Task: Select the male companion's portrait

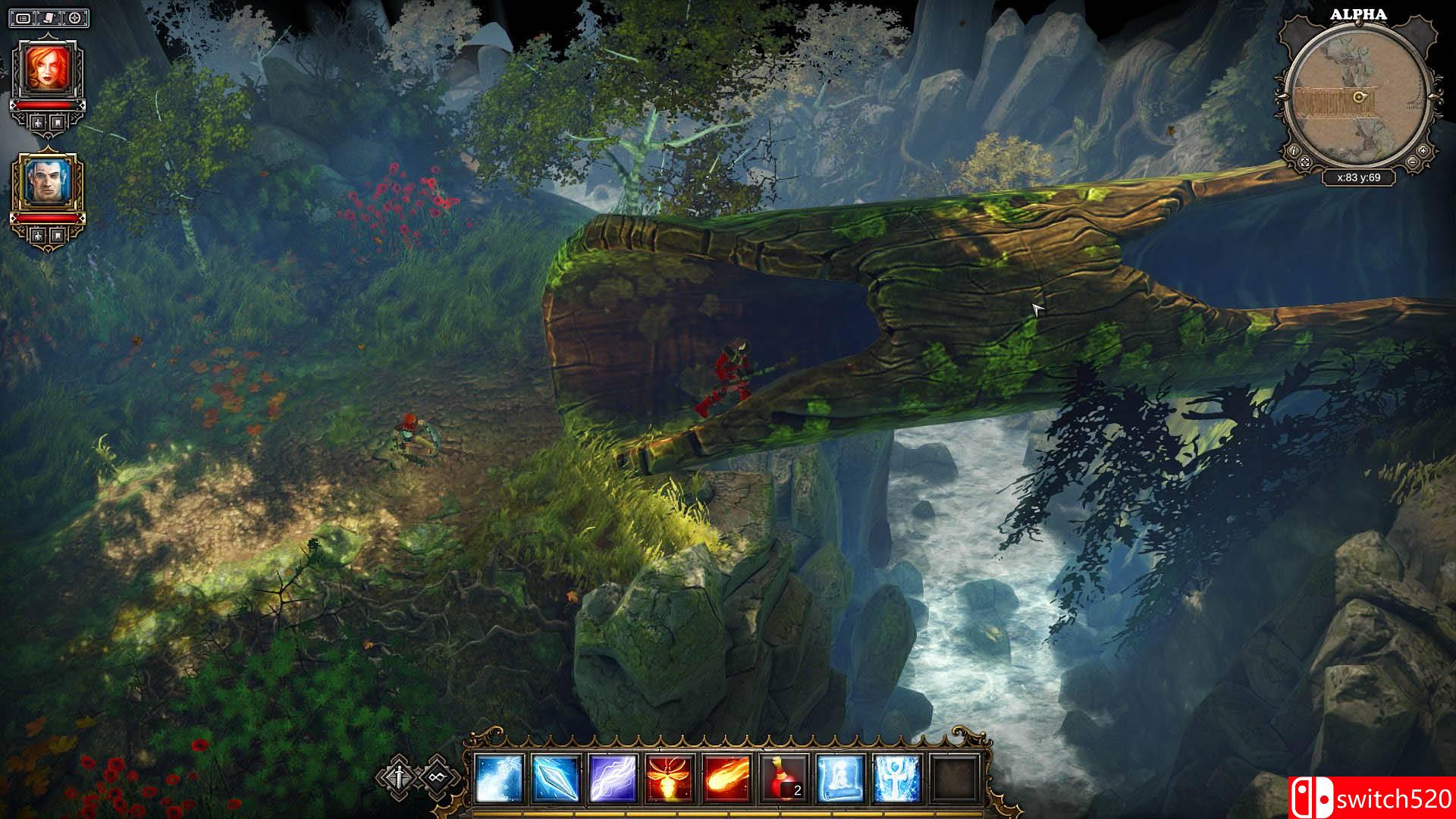Action: [x=46, y=179]
